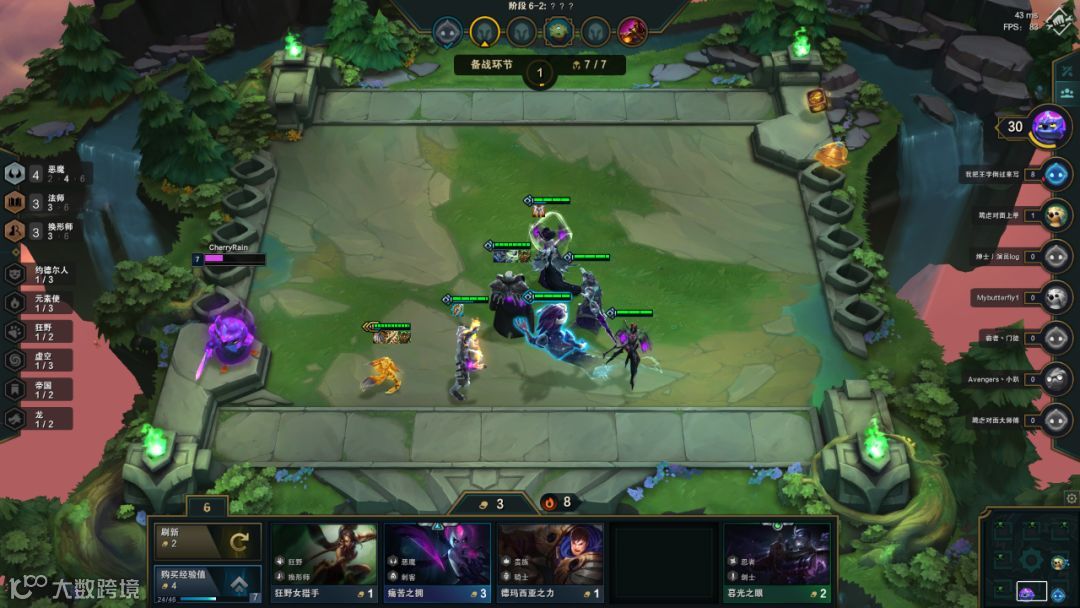Open the settings gear above the minimap
This screenshot has width=1080, height=608.
tap(1072, 497)
